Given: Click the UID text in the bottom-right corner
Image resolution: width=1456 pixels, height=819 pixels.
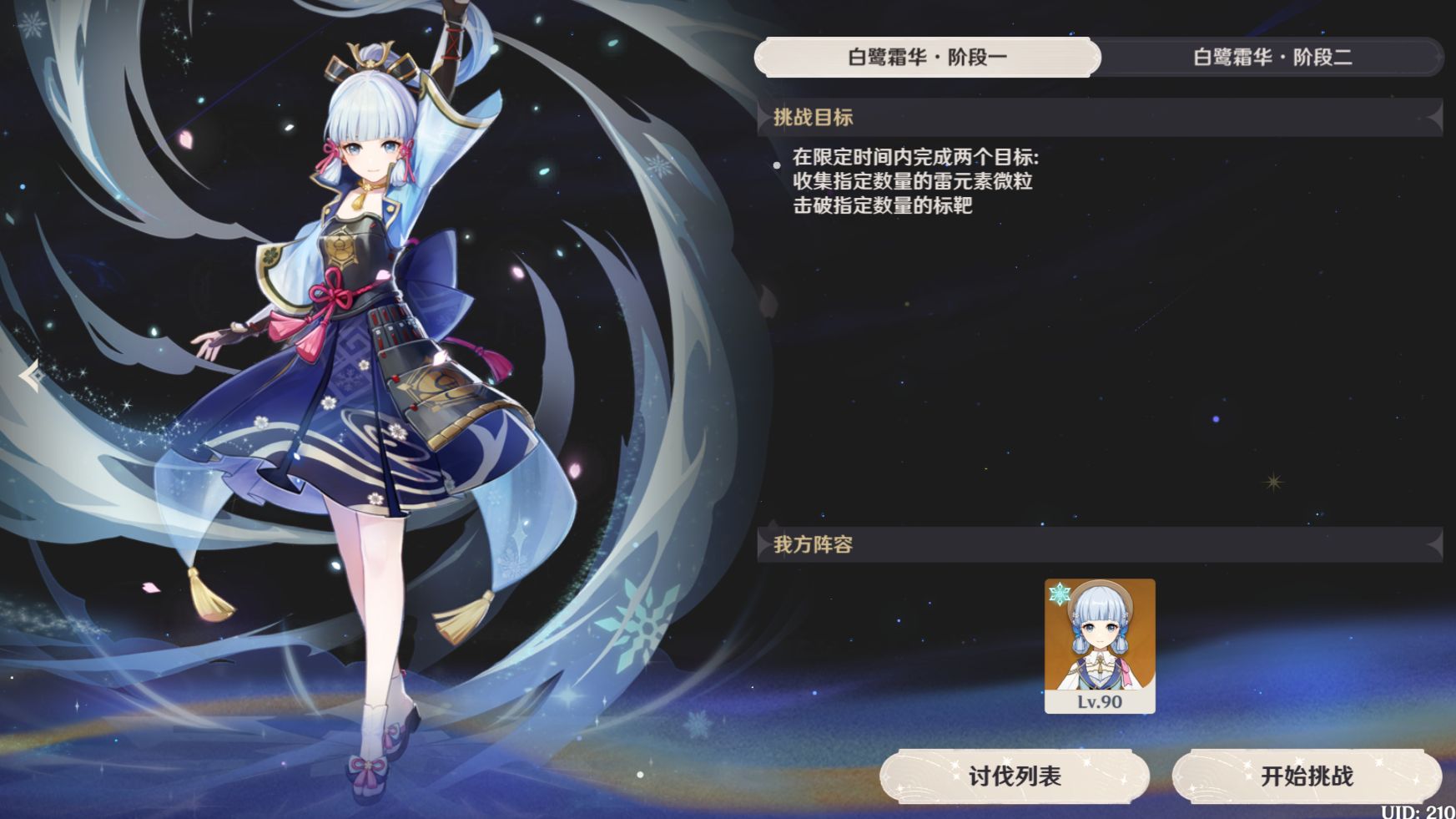Looking at the screenshot, I should coord(1418,809).
